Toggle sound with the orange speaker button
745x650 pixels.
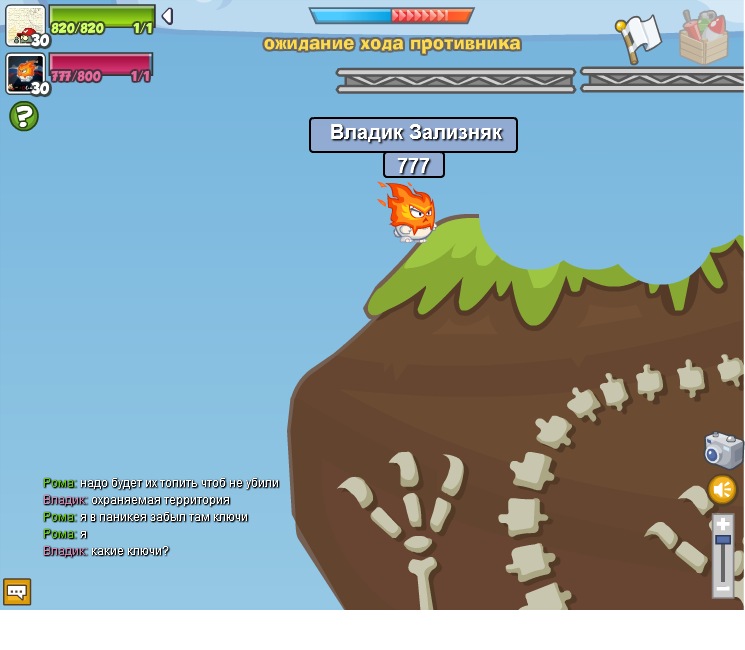[722, 489]
